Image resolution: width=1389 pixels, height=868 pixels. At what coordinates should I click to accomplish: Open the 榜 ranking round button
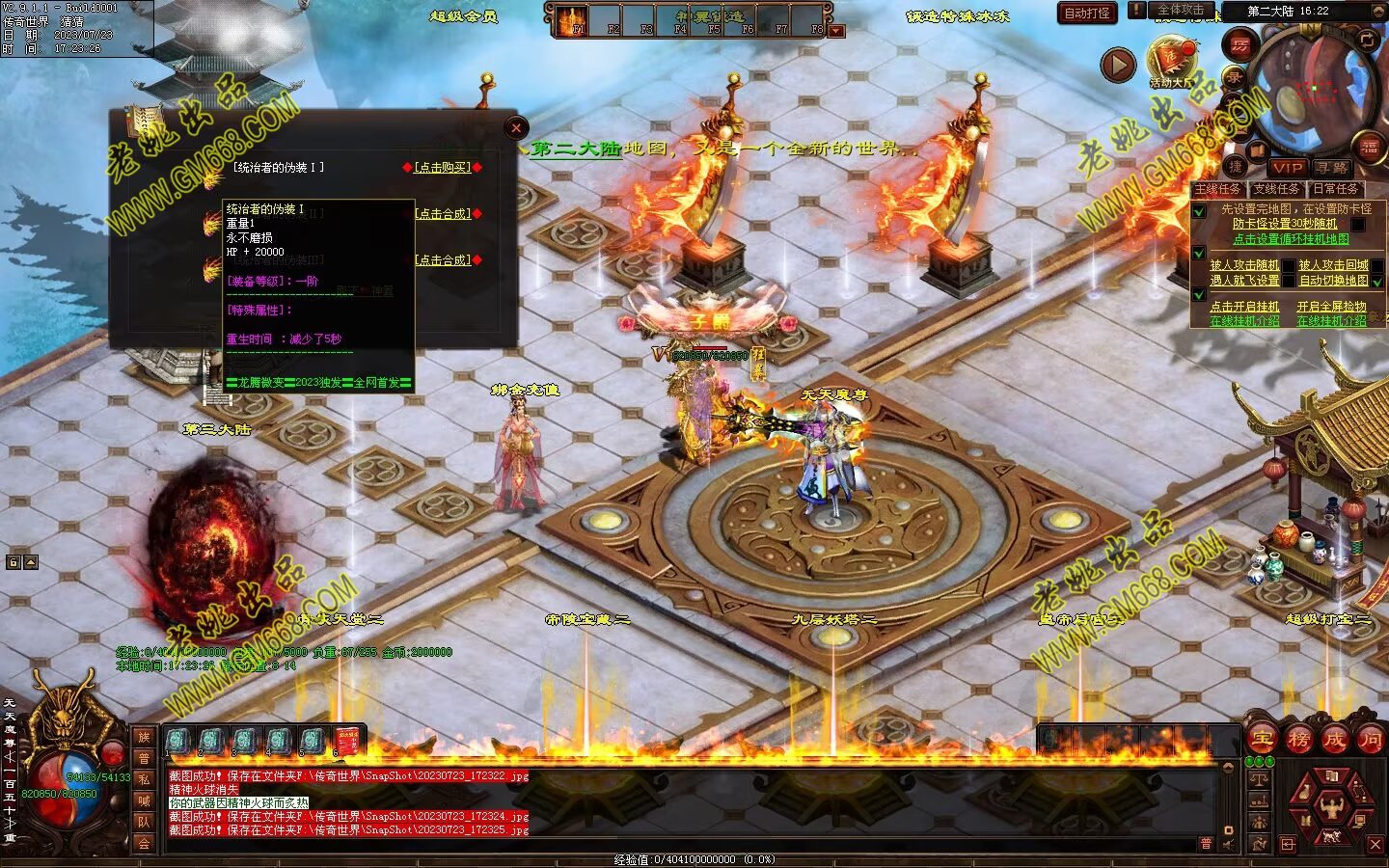[1298, 740]
